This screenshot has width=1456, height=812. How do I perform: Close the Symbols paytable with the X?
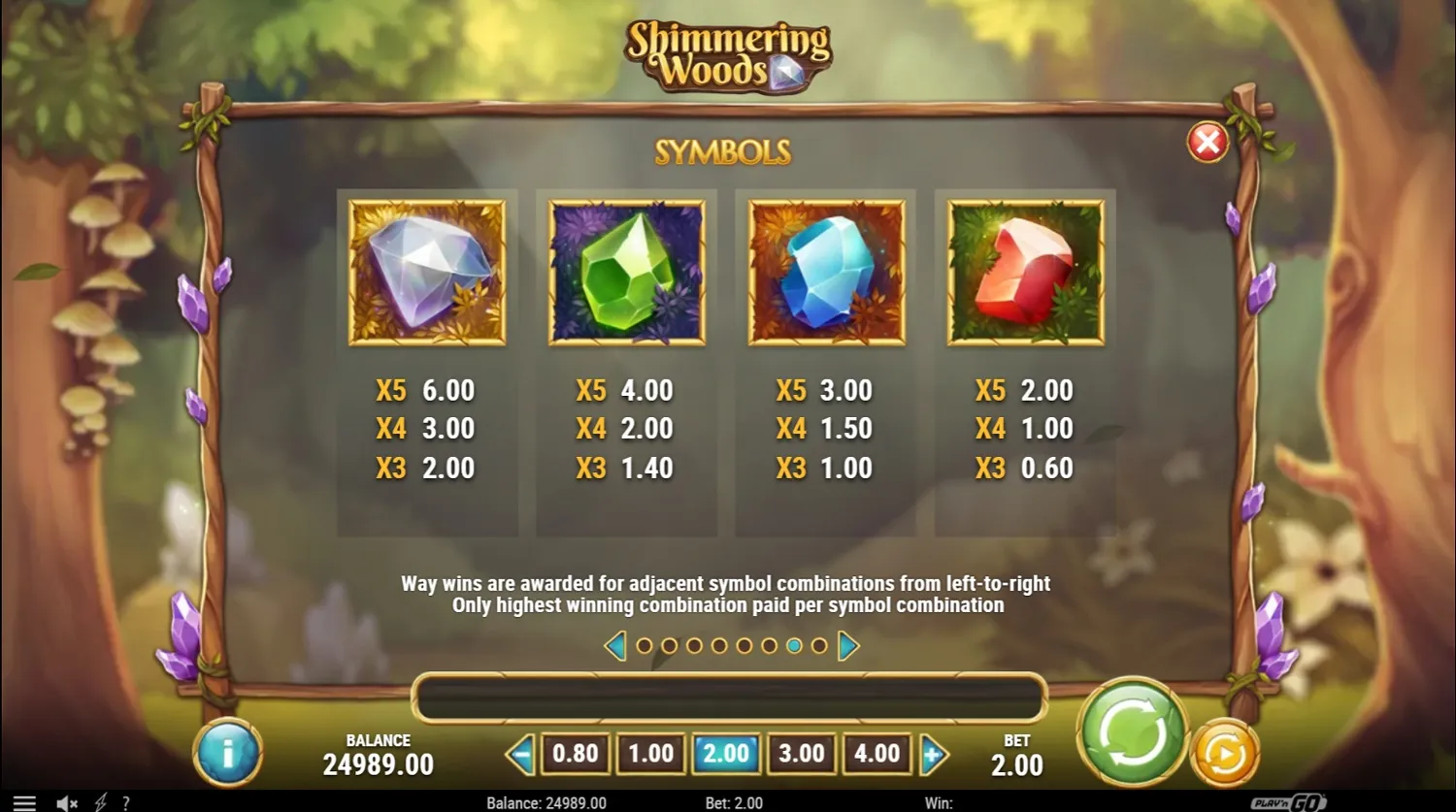pyautogui.click(x=1207, y=143)
